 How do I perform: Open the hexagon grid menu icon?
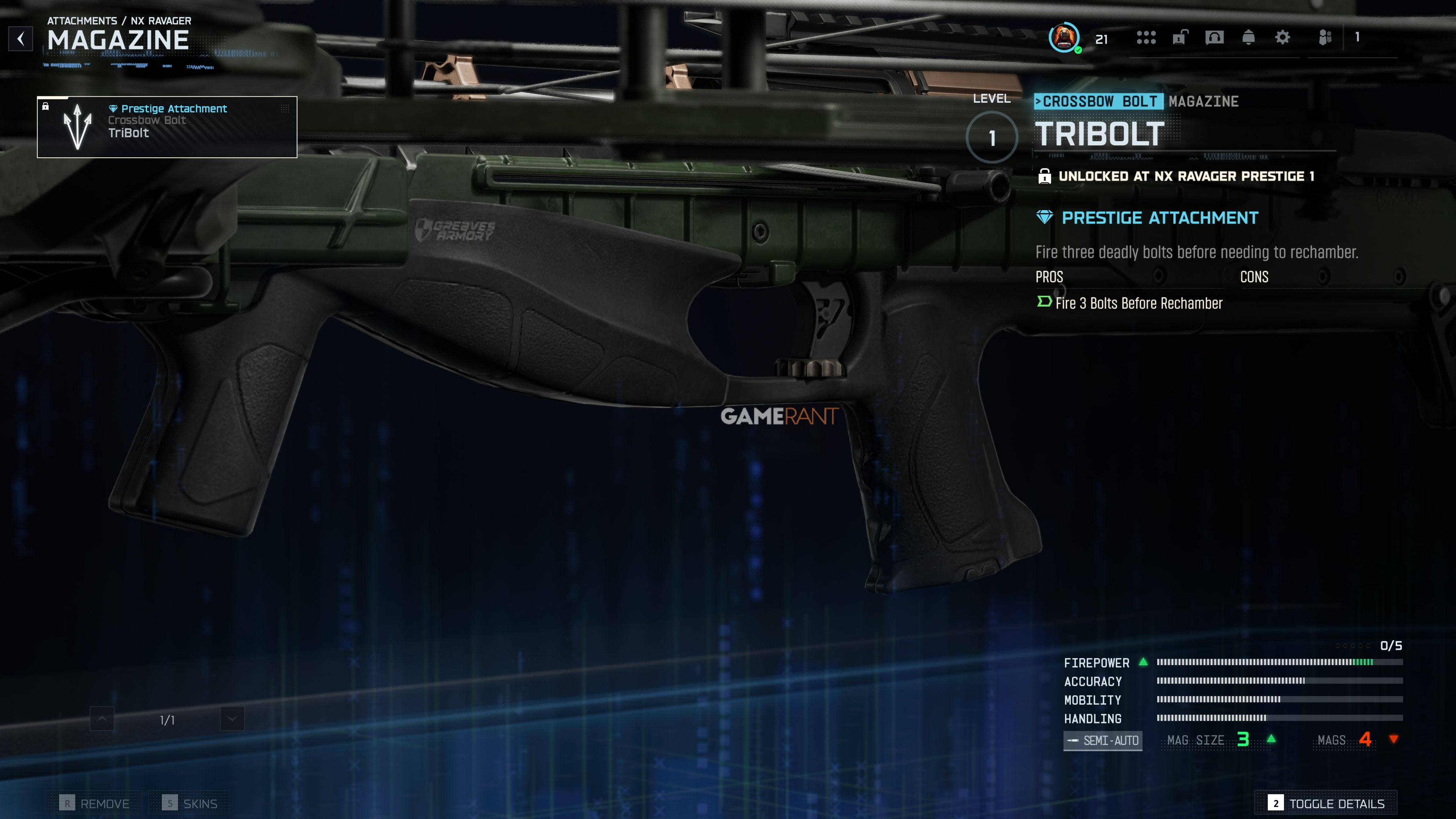coord(1146,38)
